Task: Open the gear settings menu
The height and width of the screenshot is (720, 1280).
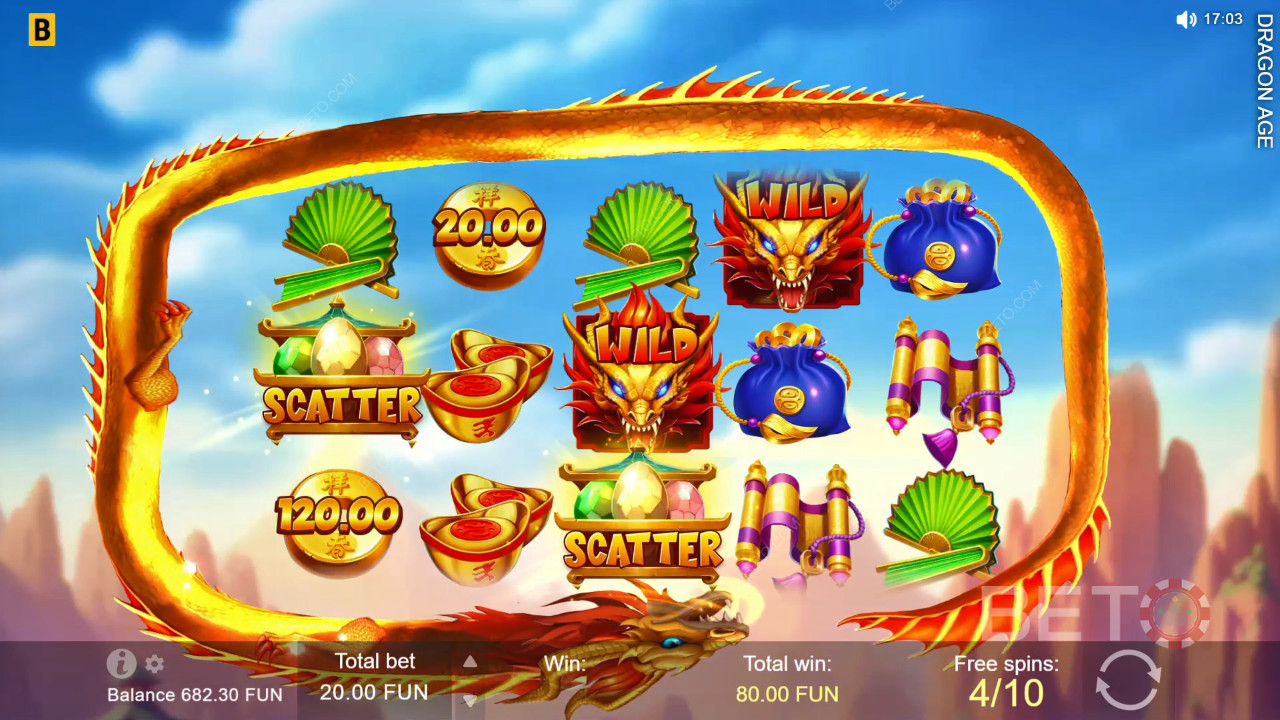Action: pos(154,663)
